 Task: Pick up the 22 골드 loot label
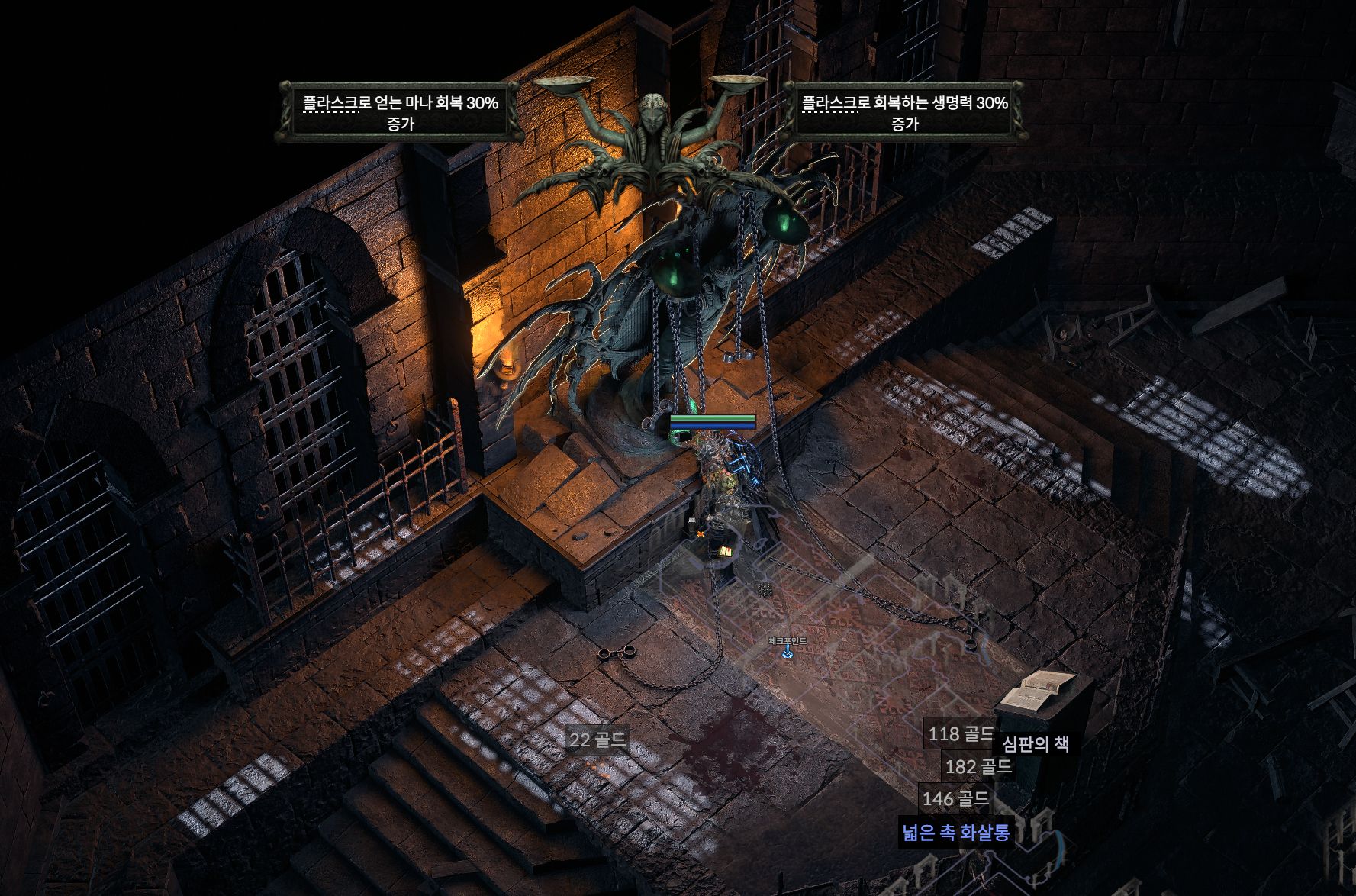[598, 739]
